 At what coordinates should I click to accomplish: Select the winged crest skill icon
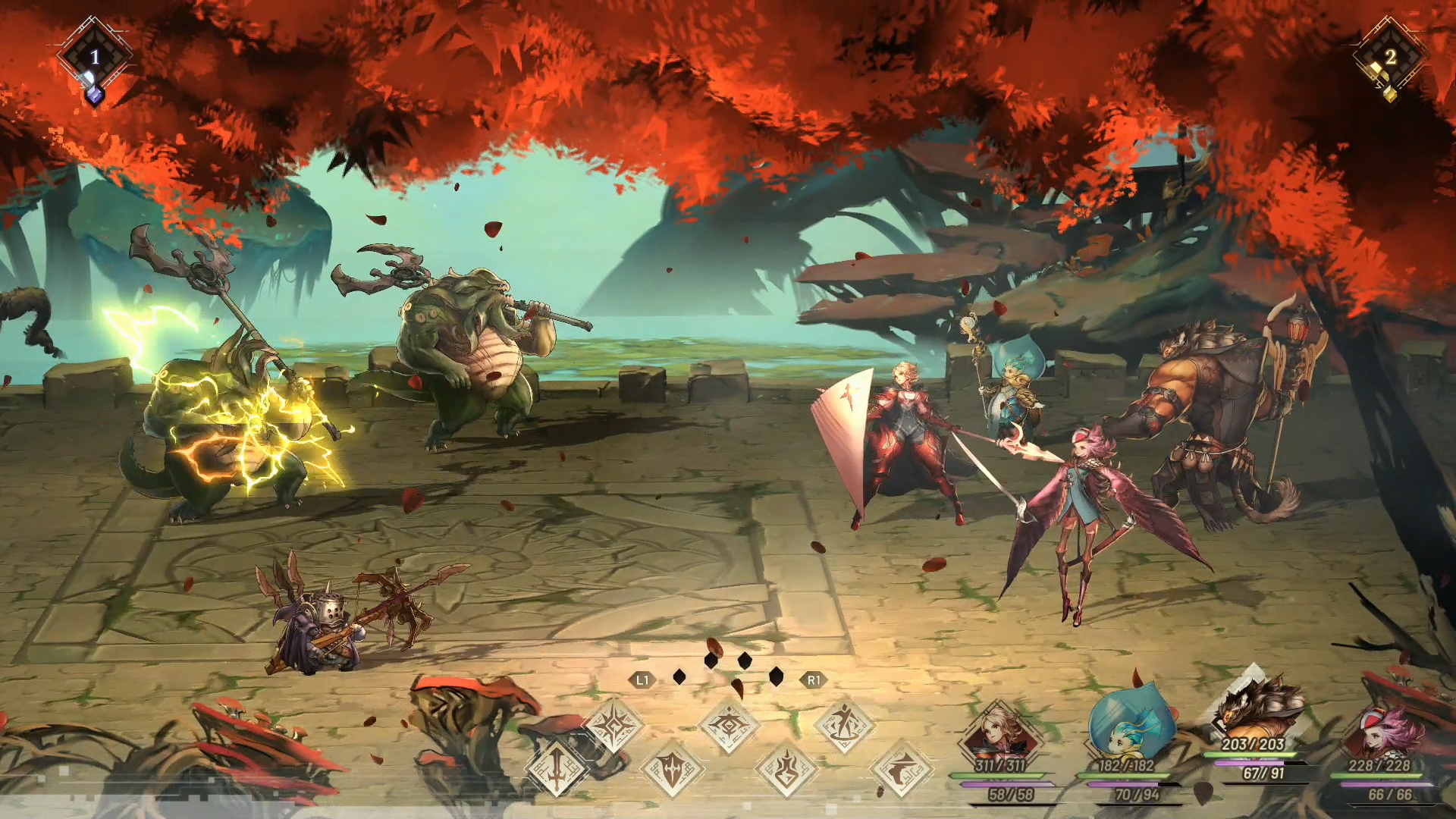tap(728, 726)
